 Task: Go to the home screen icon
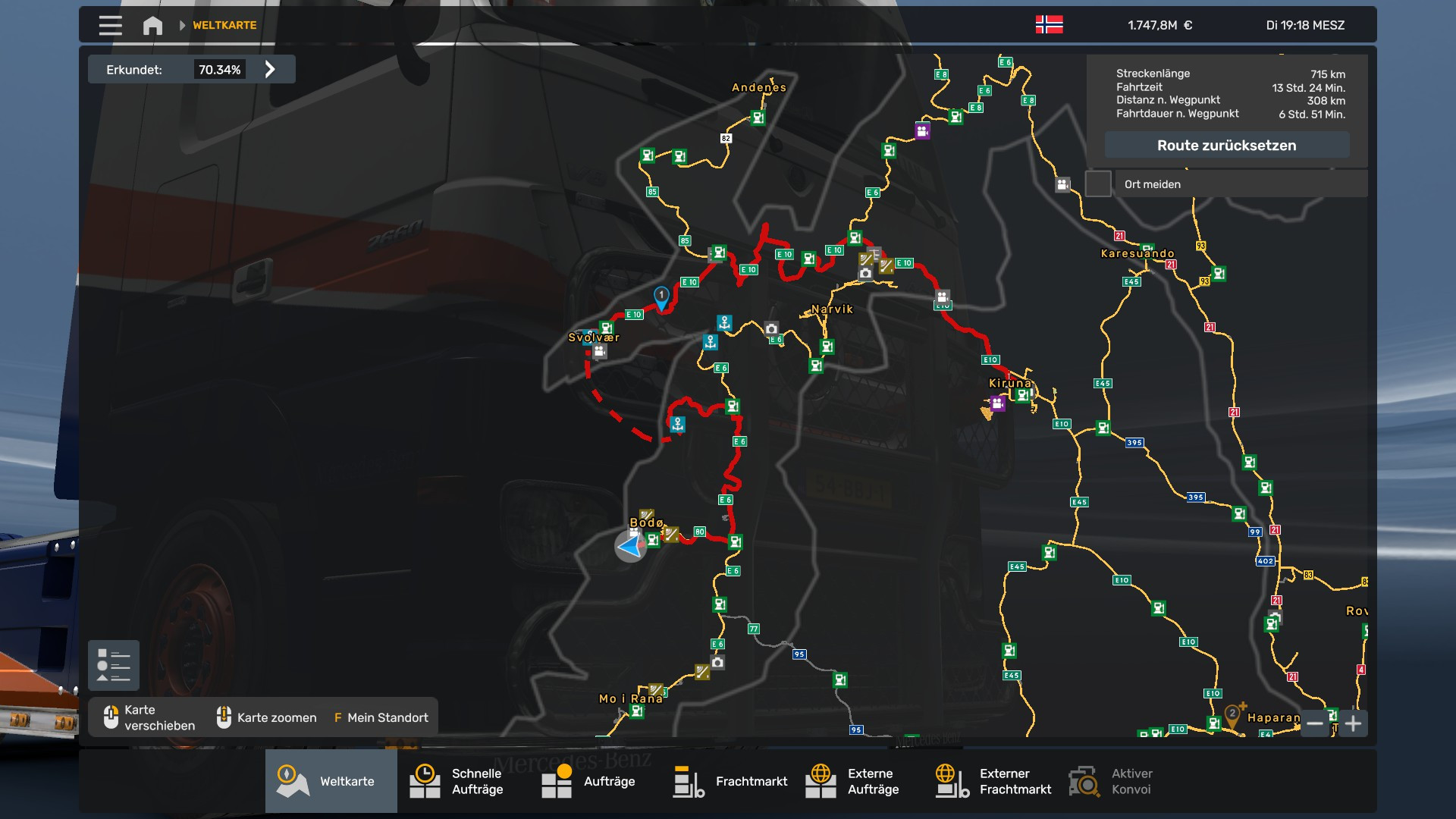[x=152, y=26]
